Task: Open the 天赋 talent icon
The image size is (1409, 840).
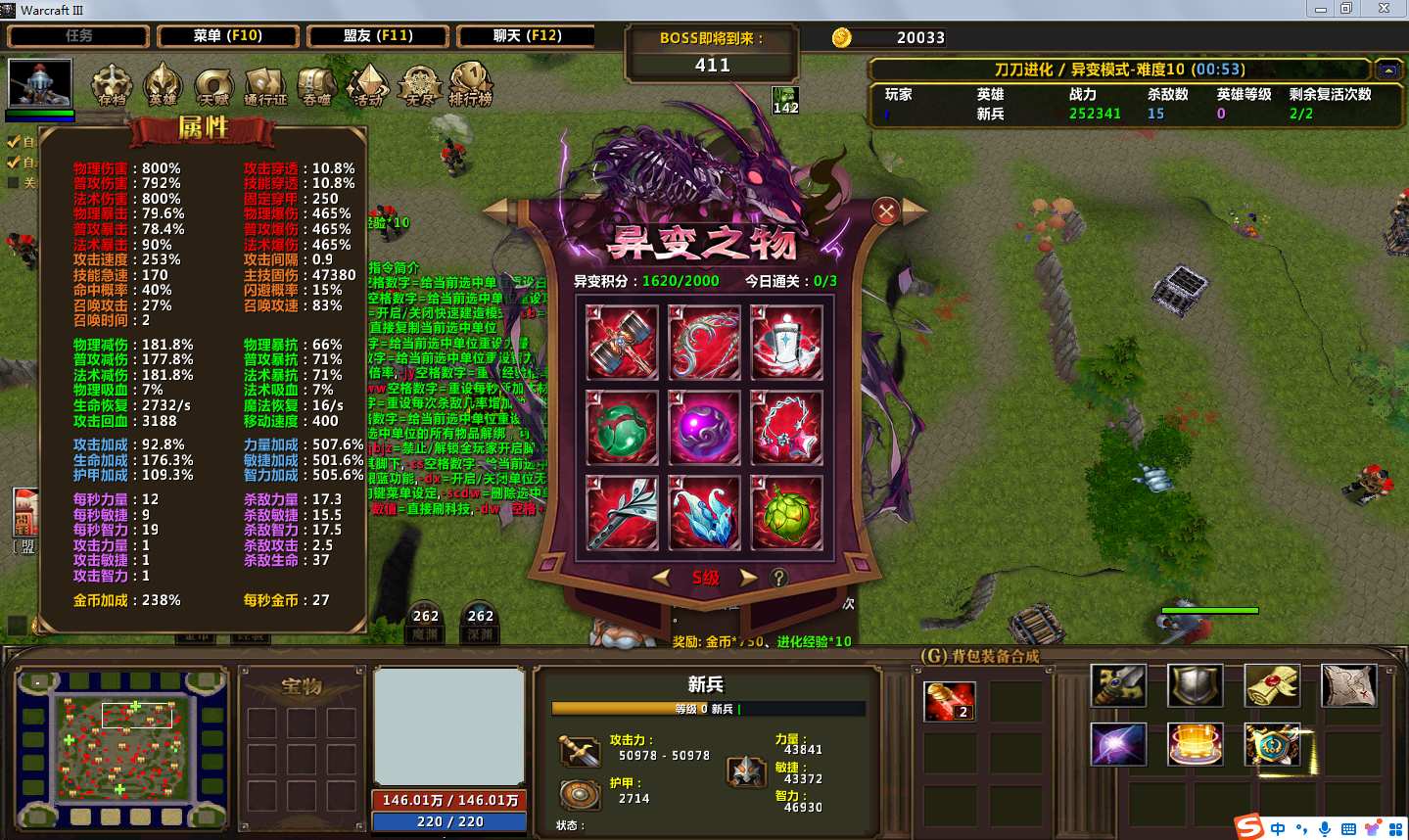Action: pos(213,85)
